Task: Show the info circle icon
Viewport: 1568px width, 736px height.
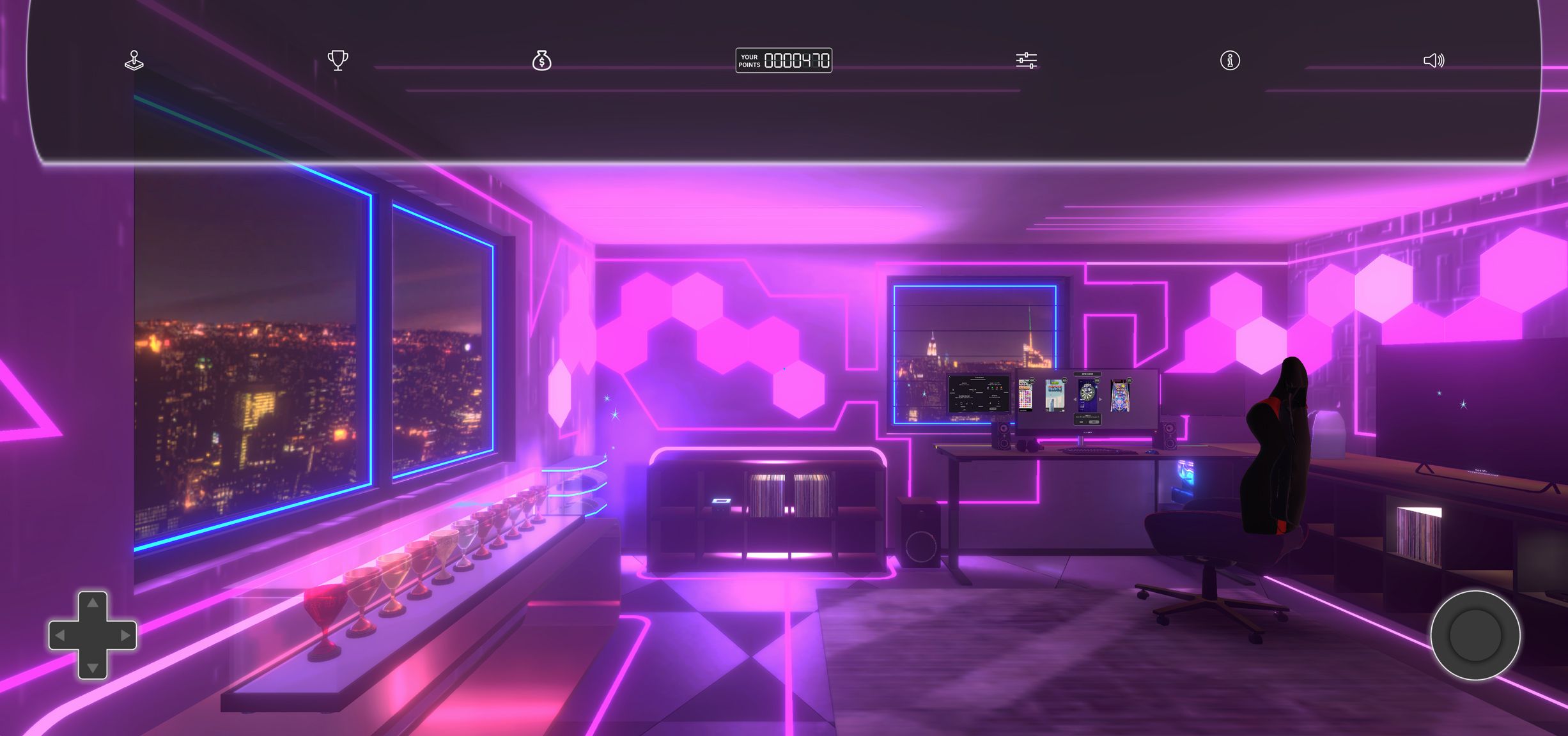Action: point(1230,61)
